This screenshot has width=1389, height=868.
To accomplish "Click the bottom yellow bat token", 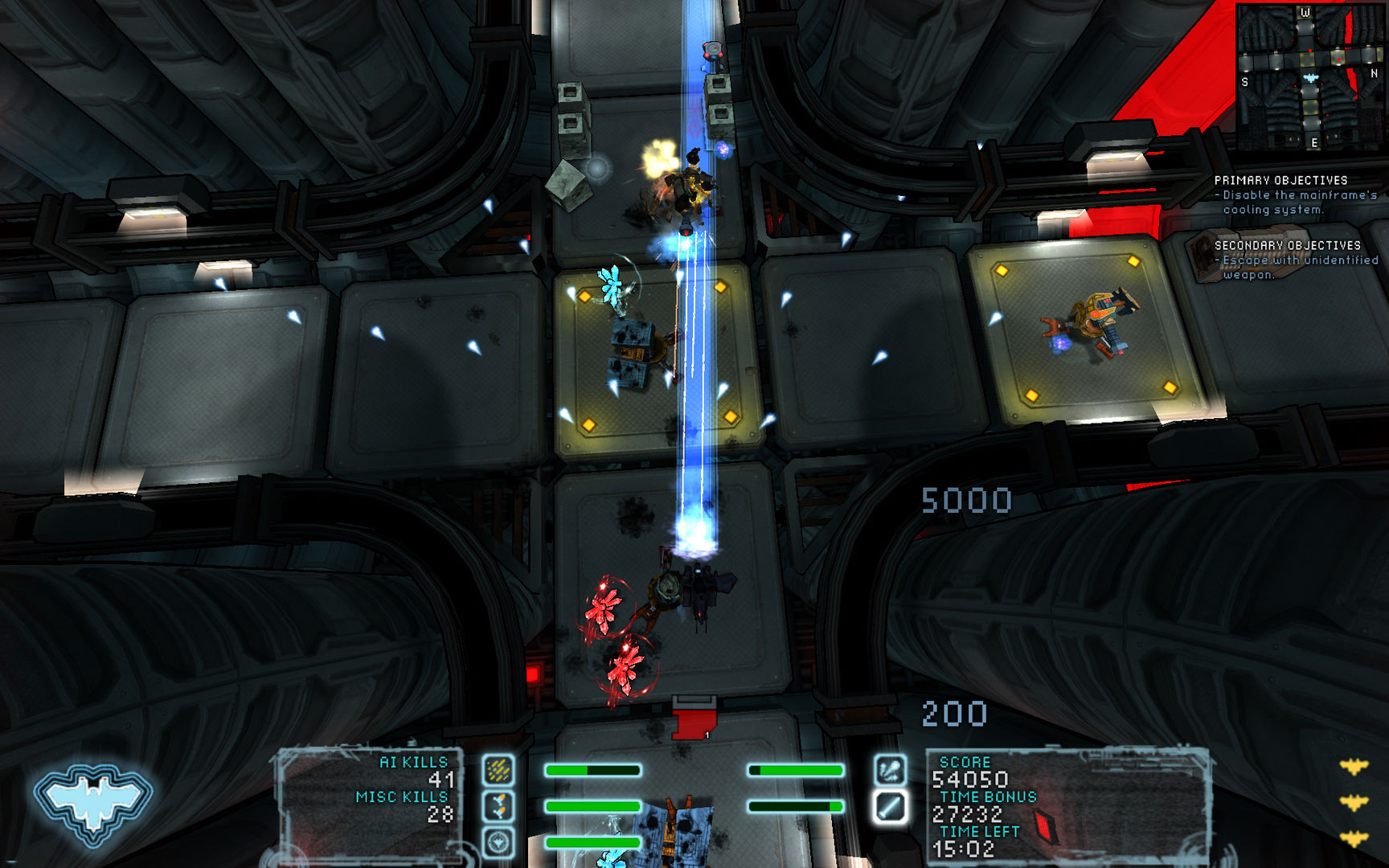I will click(1354, 837).
